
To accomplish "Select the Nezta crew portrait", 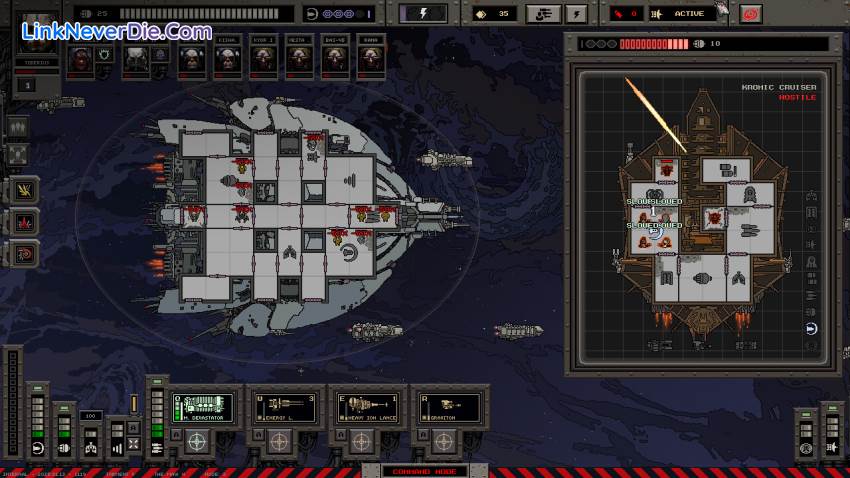I will pos(296,60).
